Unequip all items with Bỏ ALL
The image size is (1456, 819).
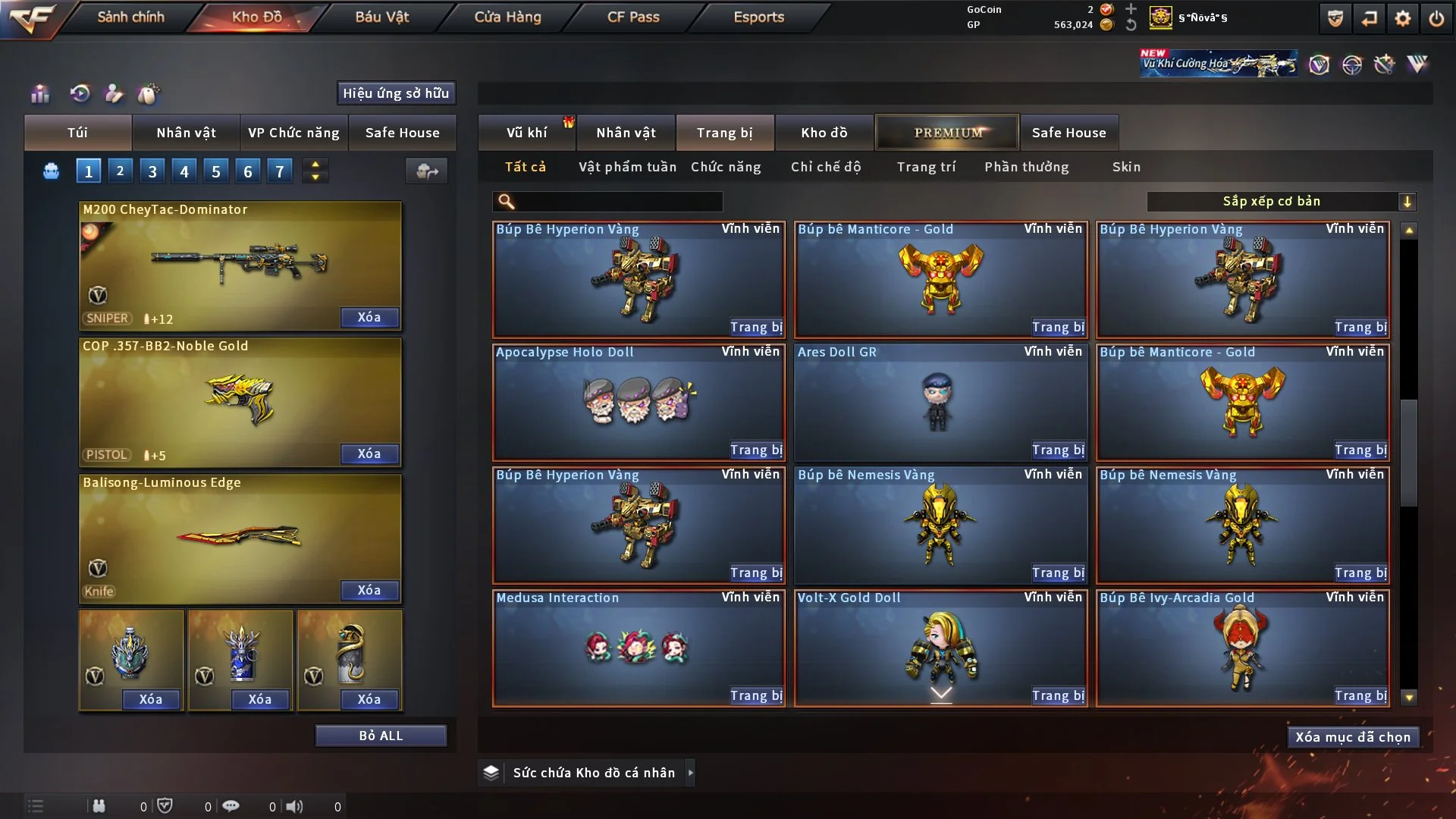tap(381, 736)
